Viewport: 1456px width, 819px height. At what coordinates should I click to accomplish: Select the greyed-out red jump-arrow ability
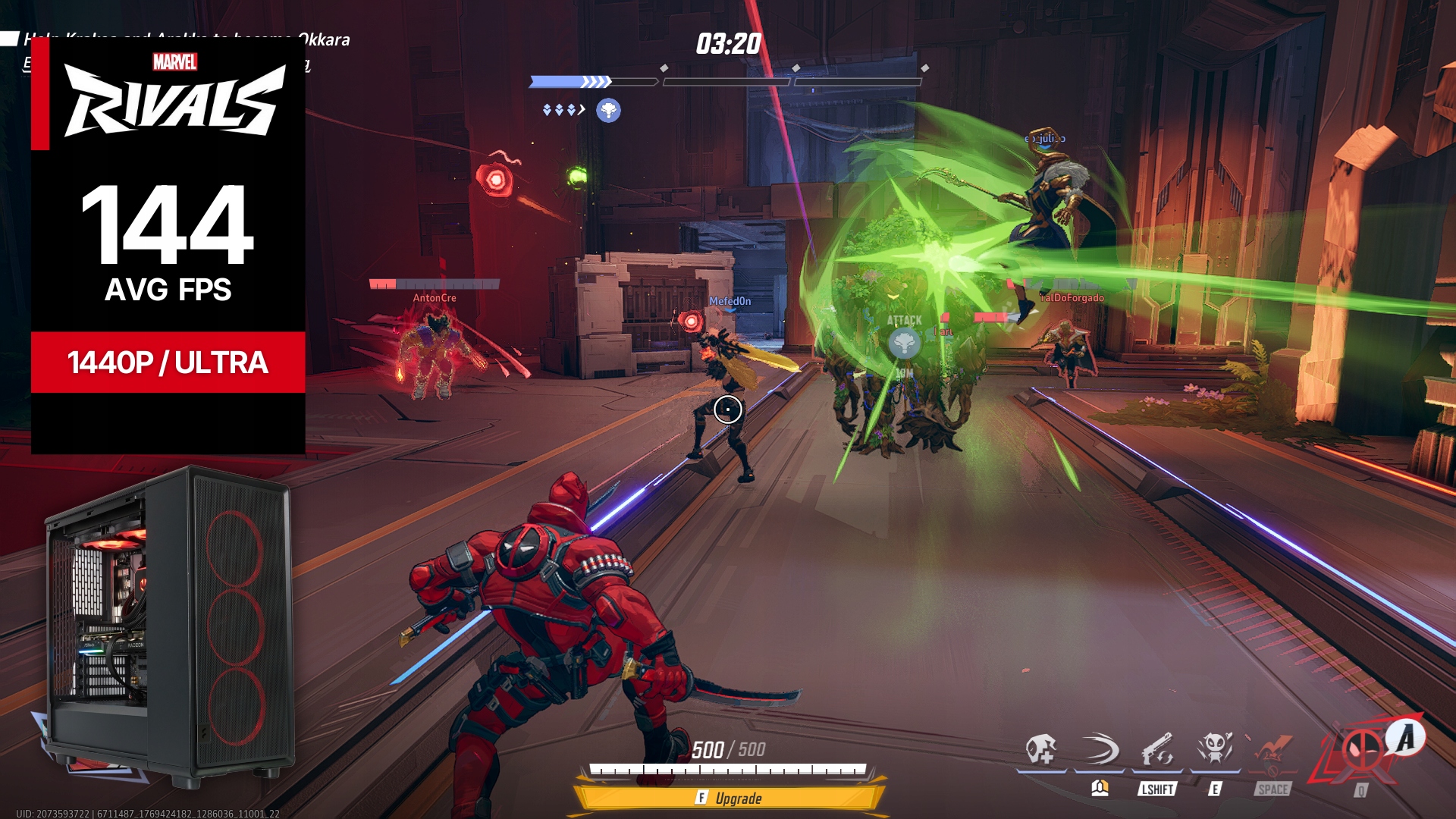tap(1272, 752)
